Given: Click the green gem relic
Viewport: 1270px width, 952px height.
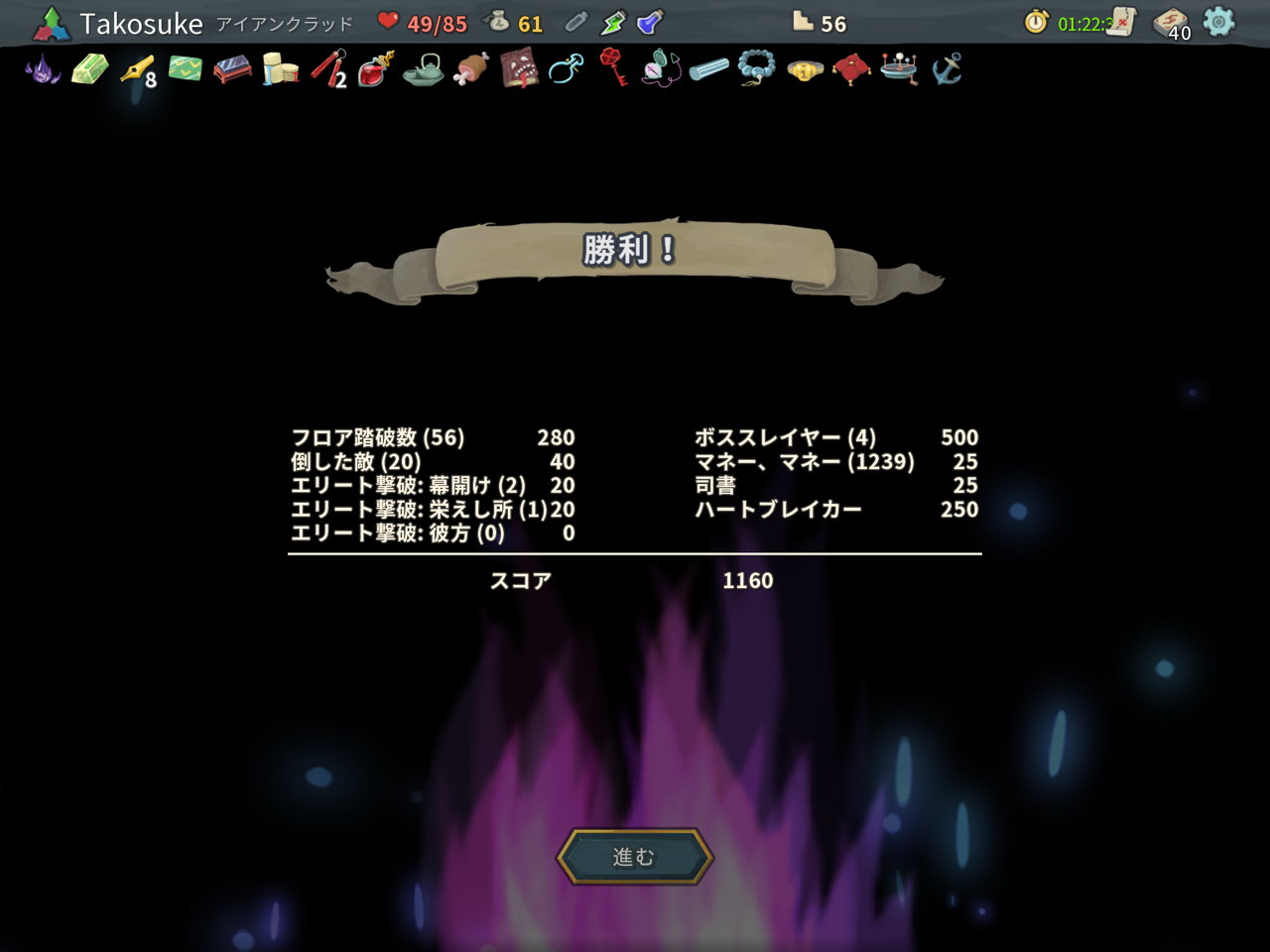Looking at the screenshot, I should tap(87, 69).
